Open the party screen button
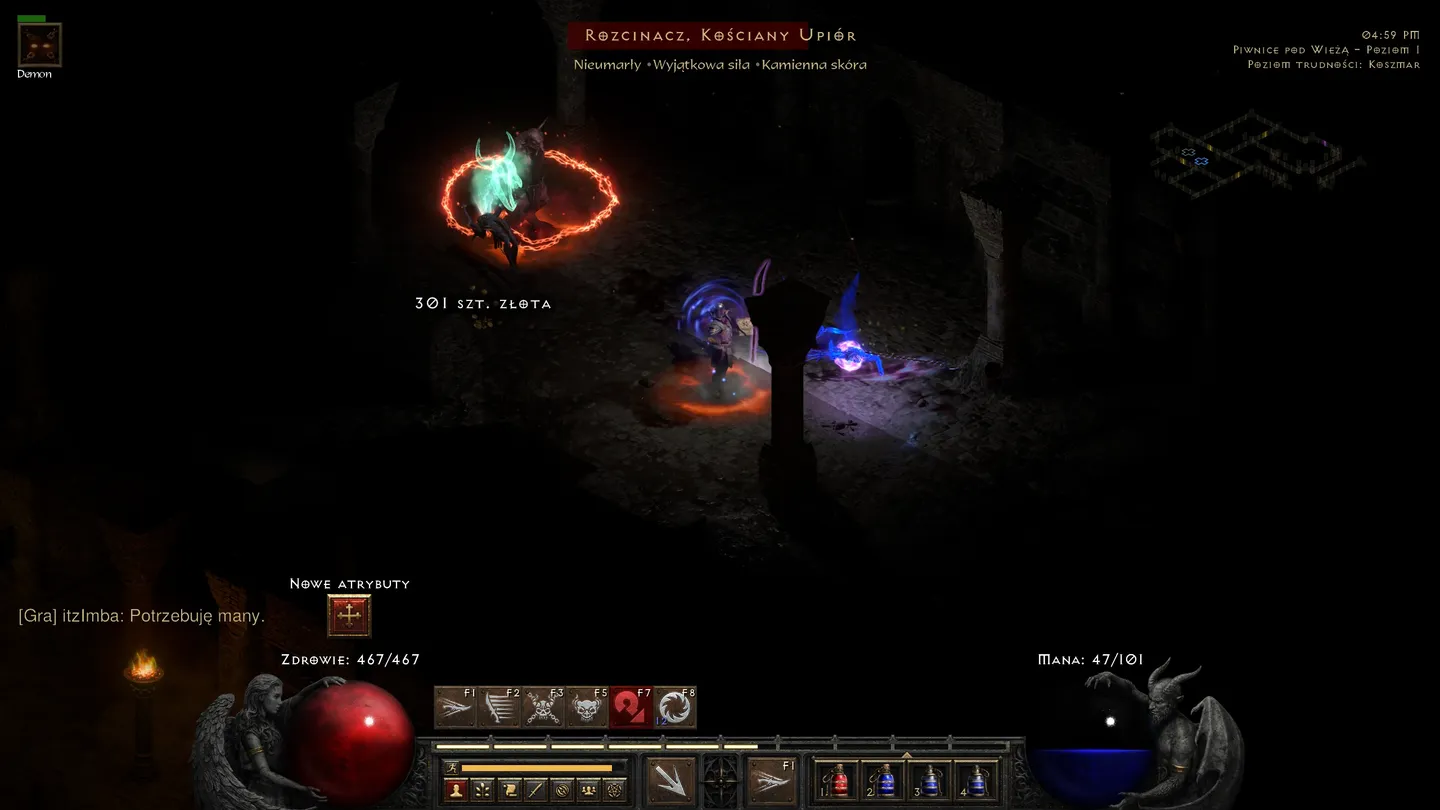The image size is (1440, 810). pos(589,790)
